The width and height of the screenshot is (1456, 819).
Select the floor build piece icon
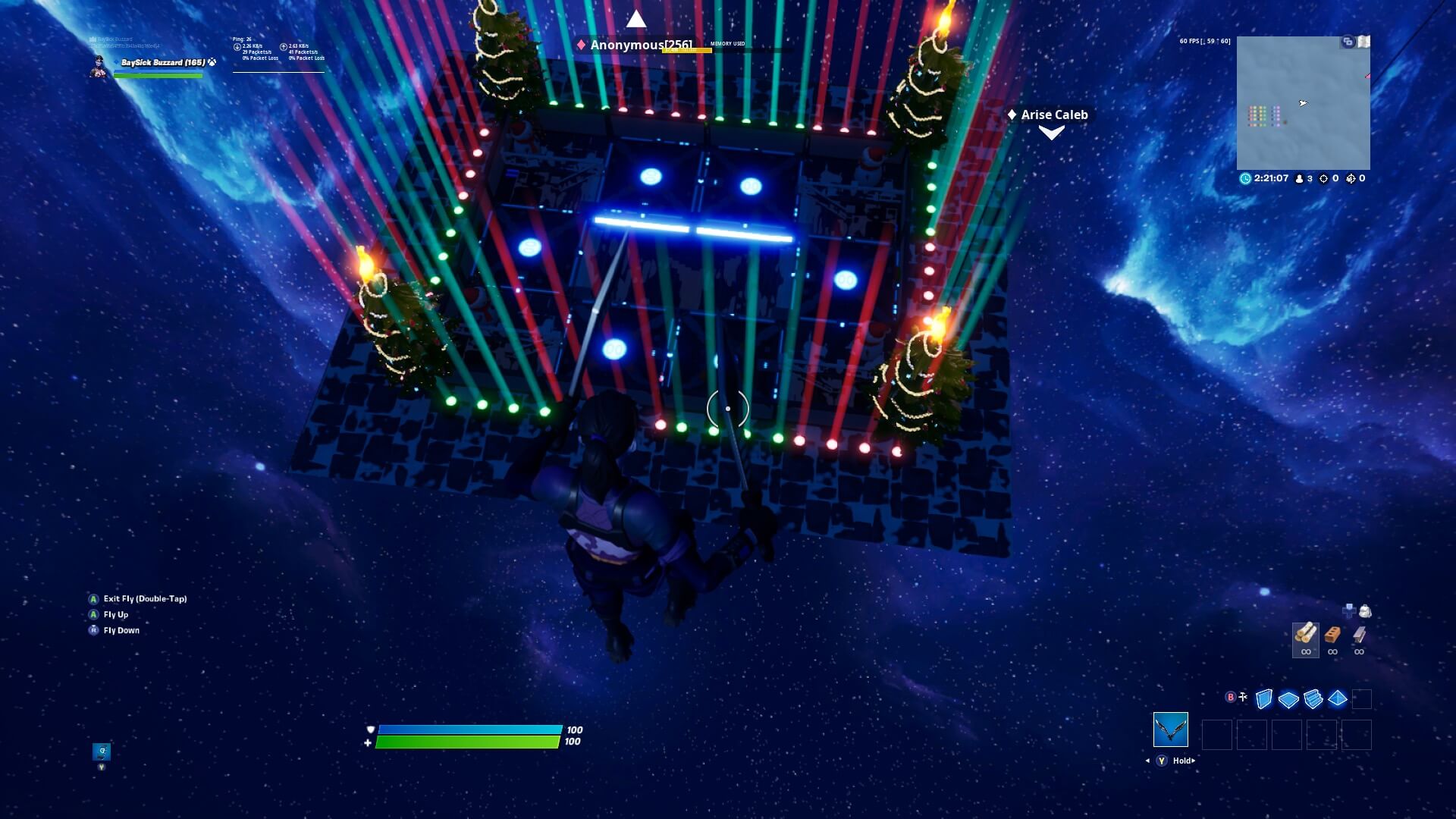(1288, 699)
